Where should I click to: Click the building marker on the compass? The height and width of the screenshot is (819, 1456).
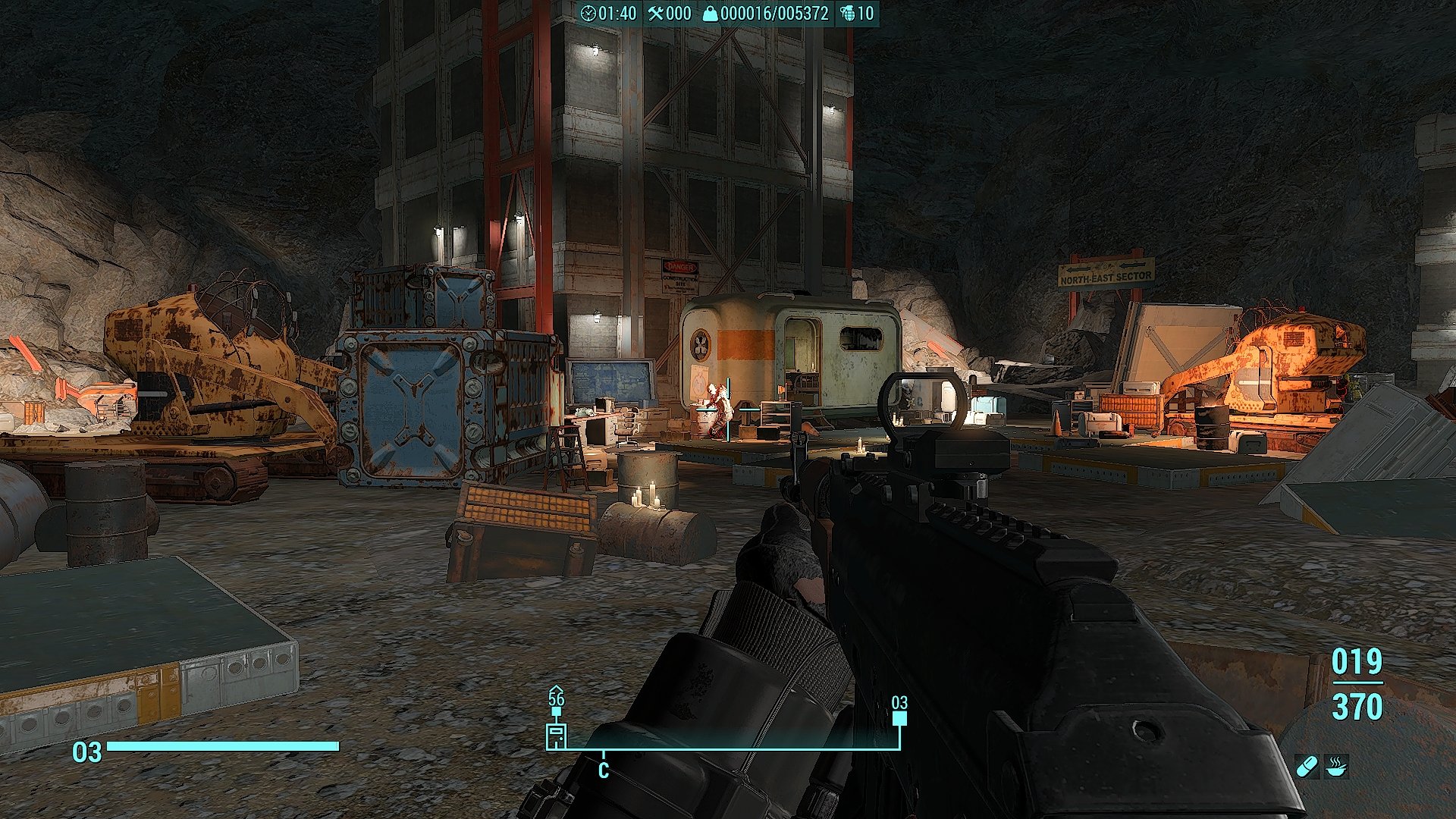pos(557,735)
